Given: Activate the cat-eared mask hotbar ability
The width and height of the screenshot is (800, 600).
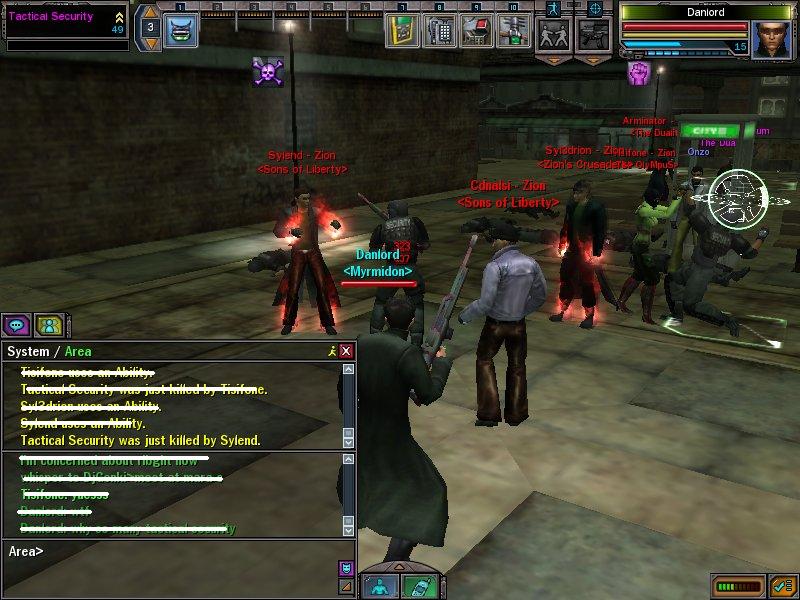Looking at the screenshot, I should [x=182, y=30].
